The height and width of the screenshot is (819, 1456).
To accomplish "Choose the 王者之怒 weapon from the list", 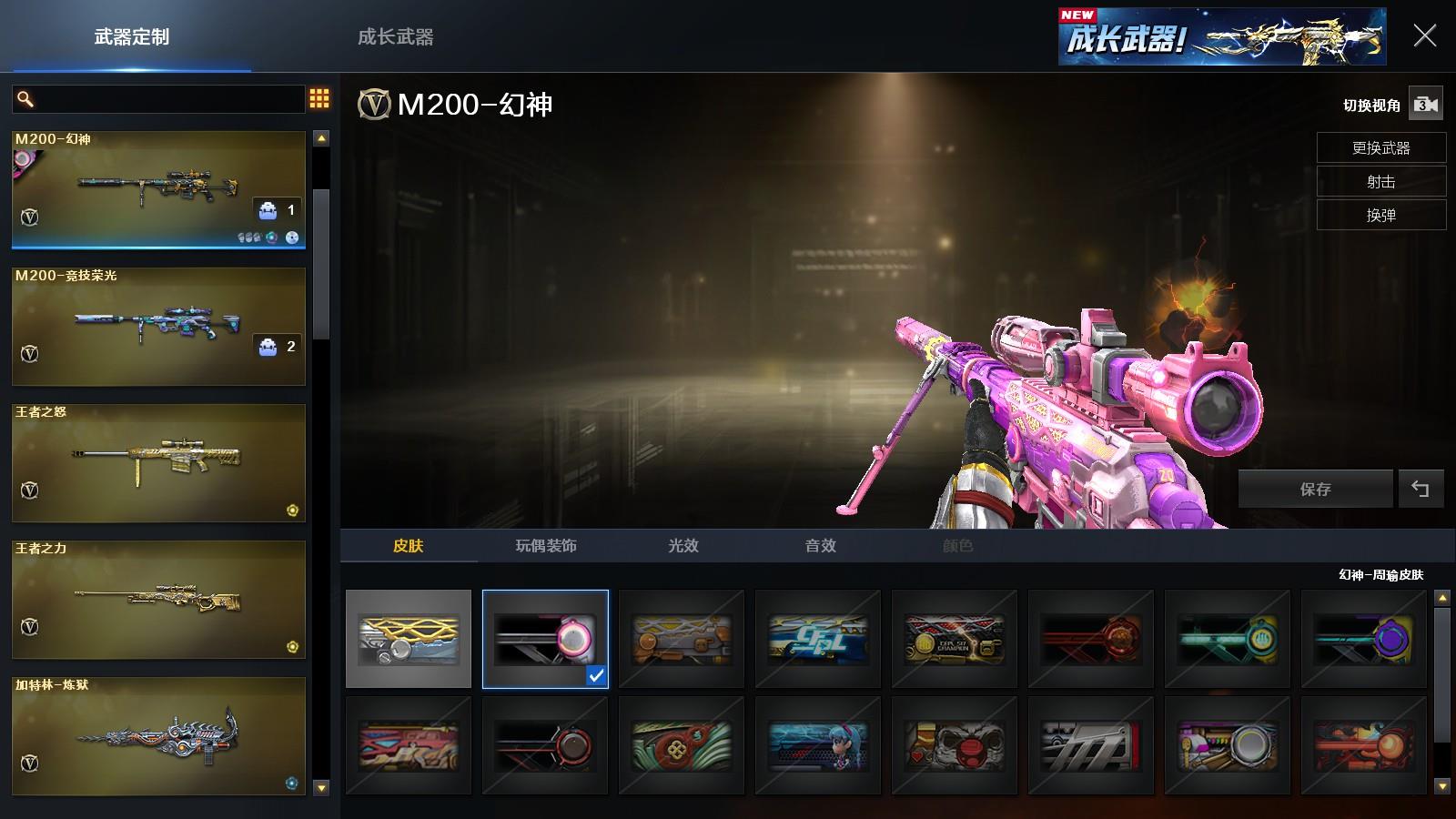I will click(158, 462).
